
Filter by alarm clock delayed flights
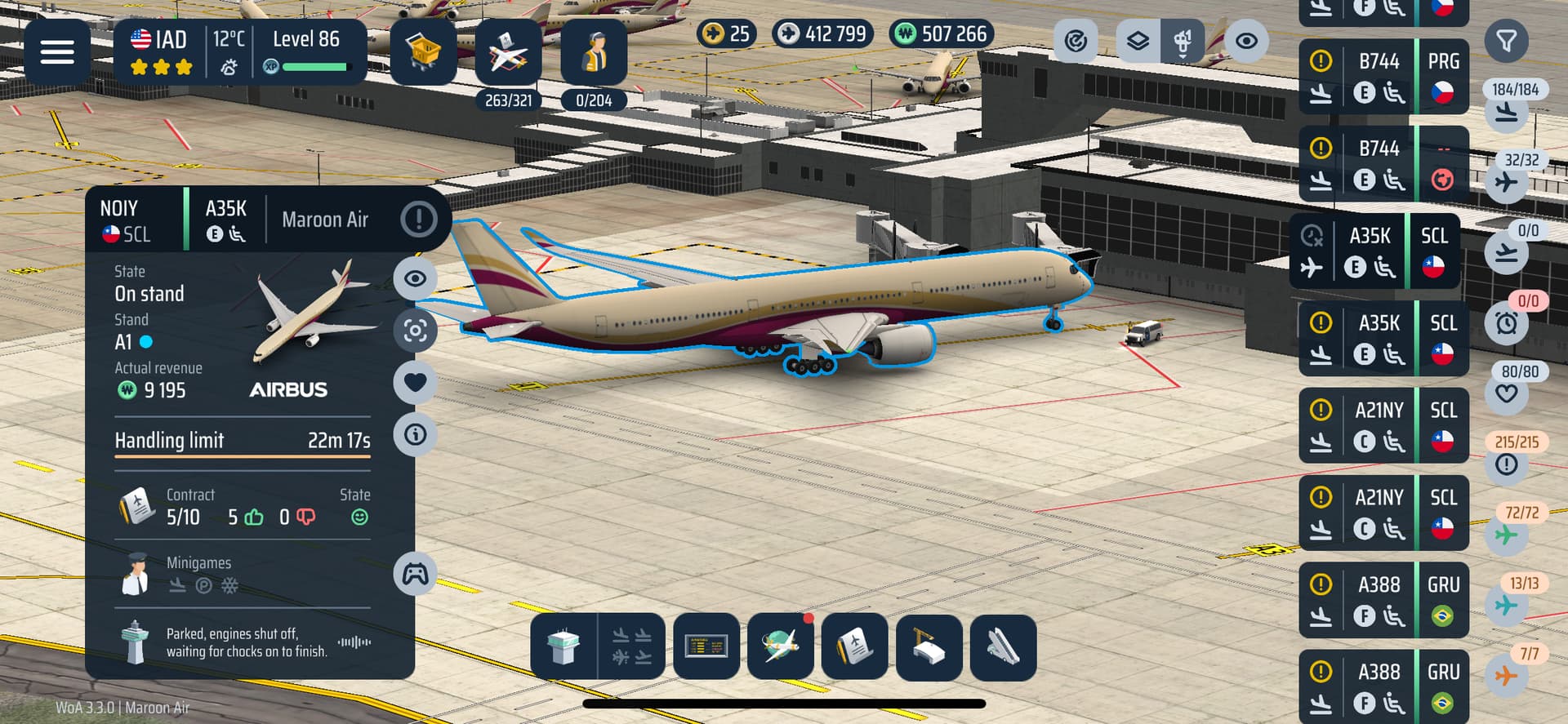point(1507,324)
